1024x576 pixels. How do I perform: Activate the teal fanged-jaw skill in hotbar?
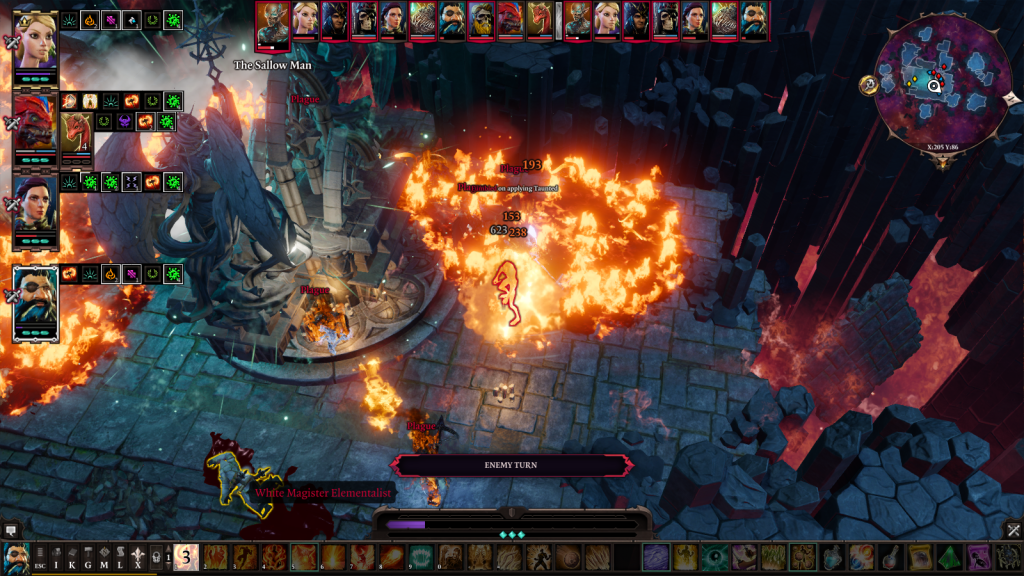422,557
